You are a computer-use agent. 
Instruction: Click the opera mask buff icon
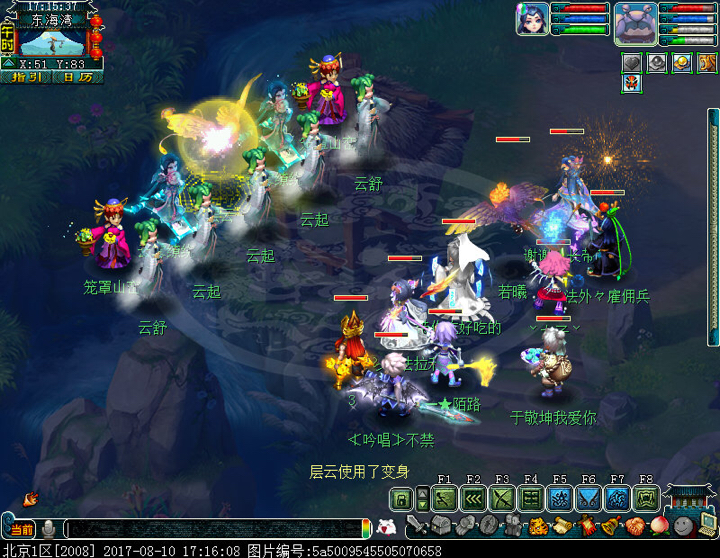pyautogui.click(x=631, y=83)
